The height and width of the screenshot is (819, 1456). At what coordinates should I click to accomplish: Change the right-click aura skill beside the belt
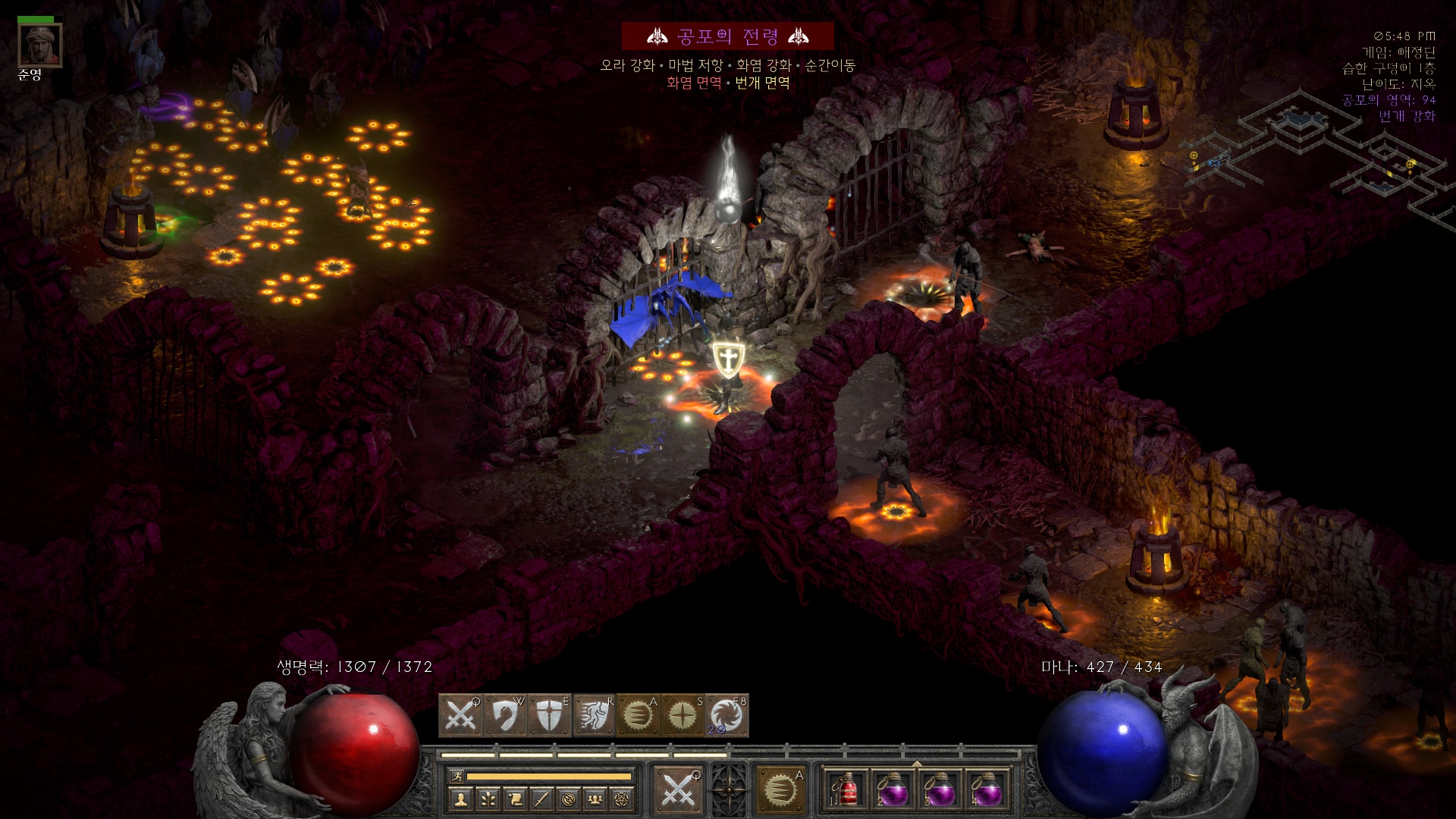click(x=780, y=790)
